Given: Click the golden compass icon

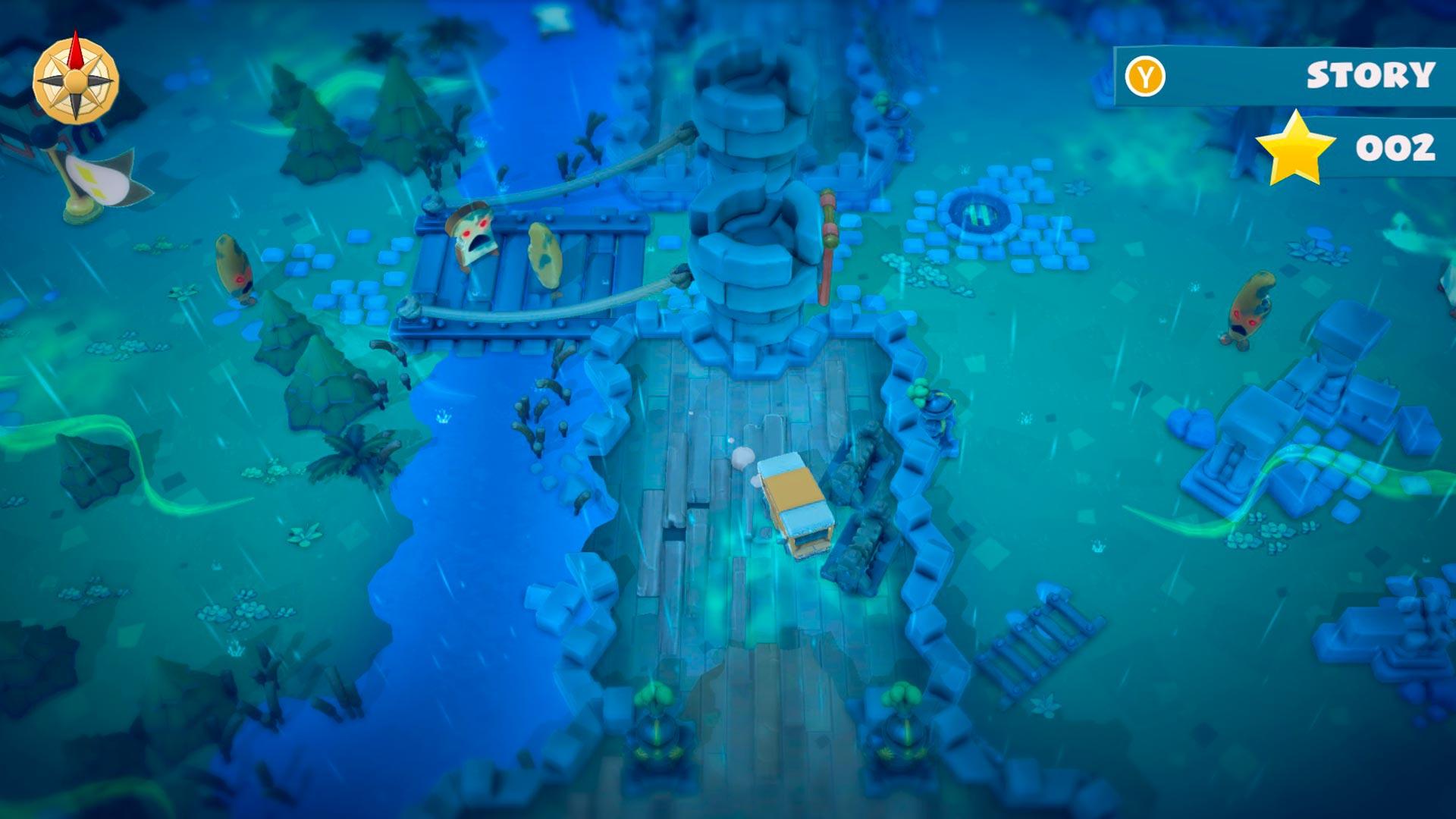Looking at the screenshot, I should point(76,80).
